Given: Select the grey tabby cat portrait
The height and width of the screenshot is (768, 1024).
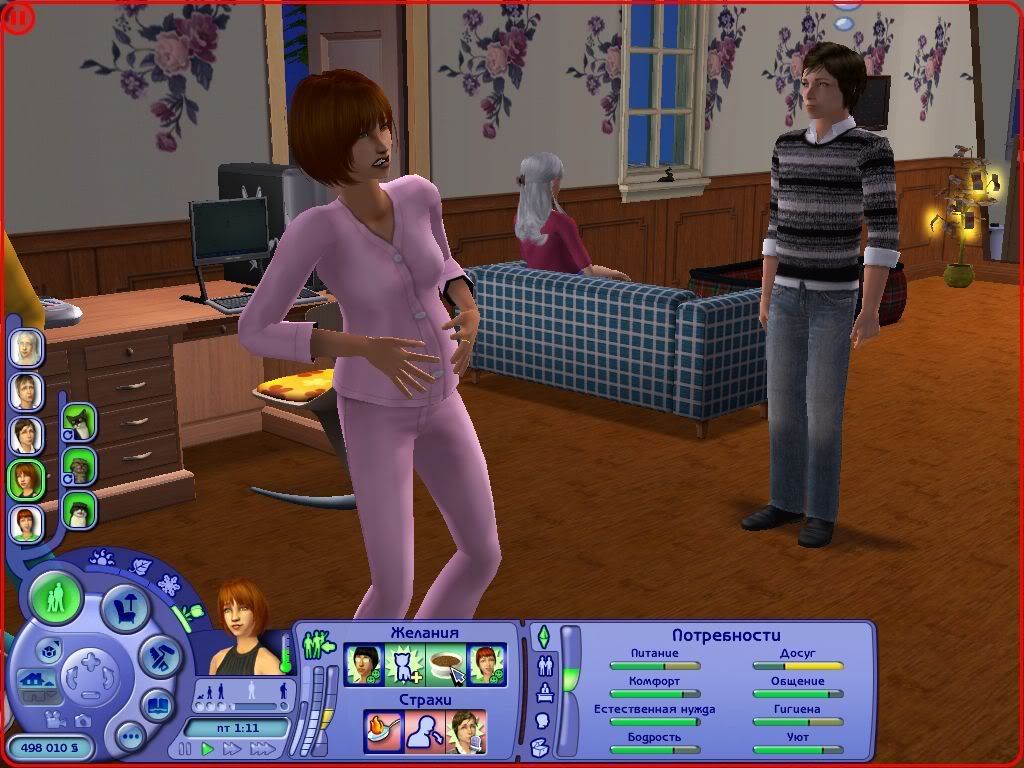Looking at the screenshot, I should 78,465.
